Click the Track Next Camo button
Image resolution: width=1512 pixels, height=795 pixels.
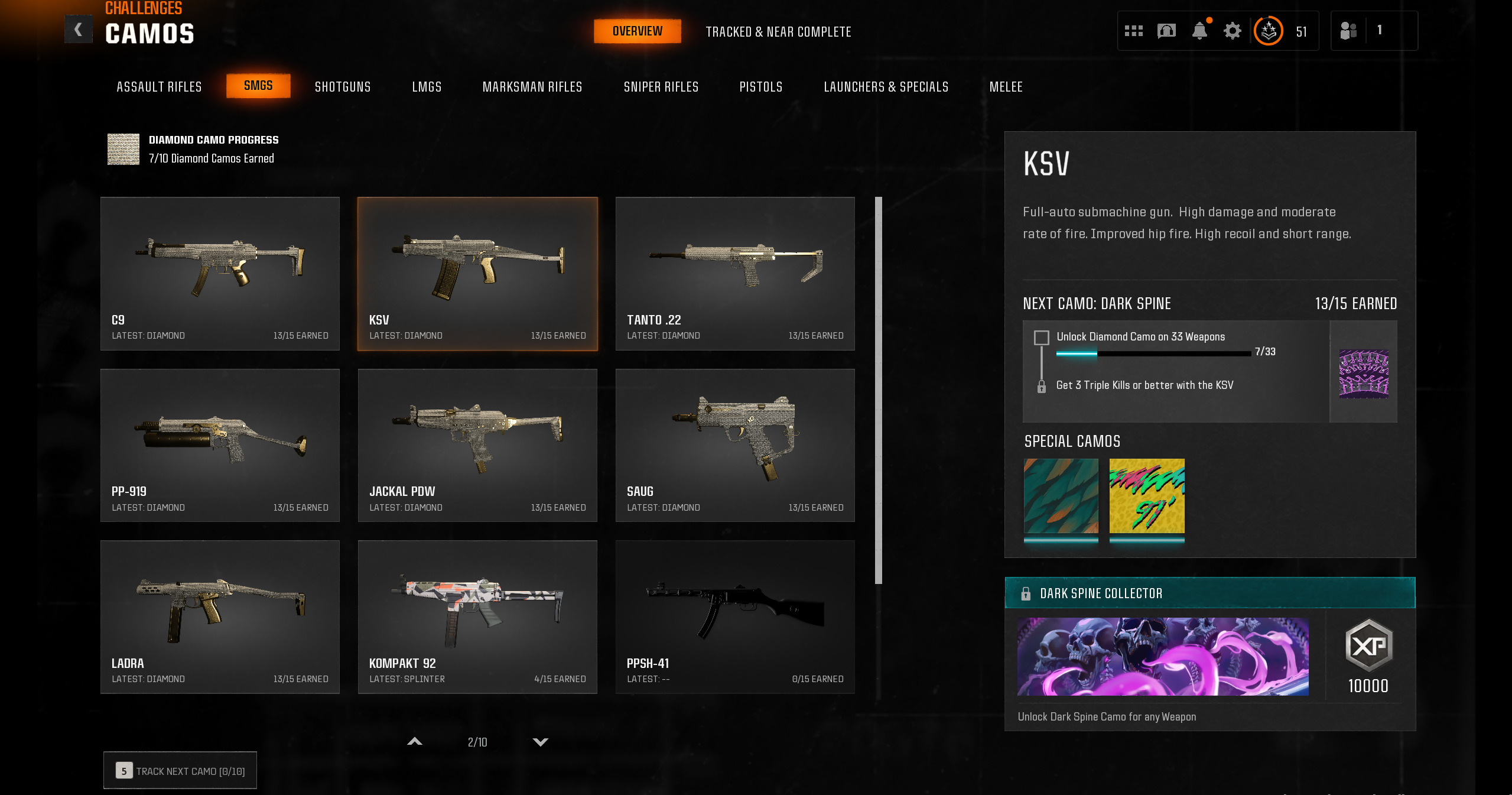pos(180,771)
